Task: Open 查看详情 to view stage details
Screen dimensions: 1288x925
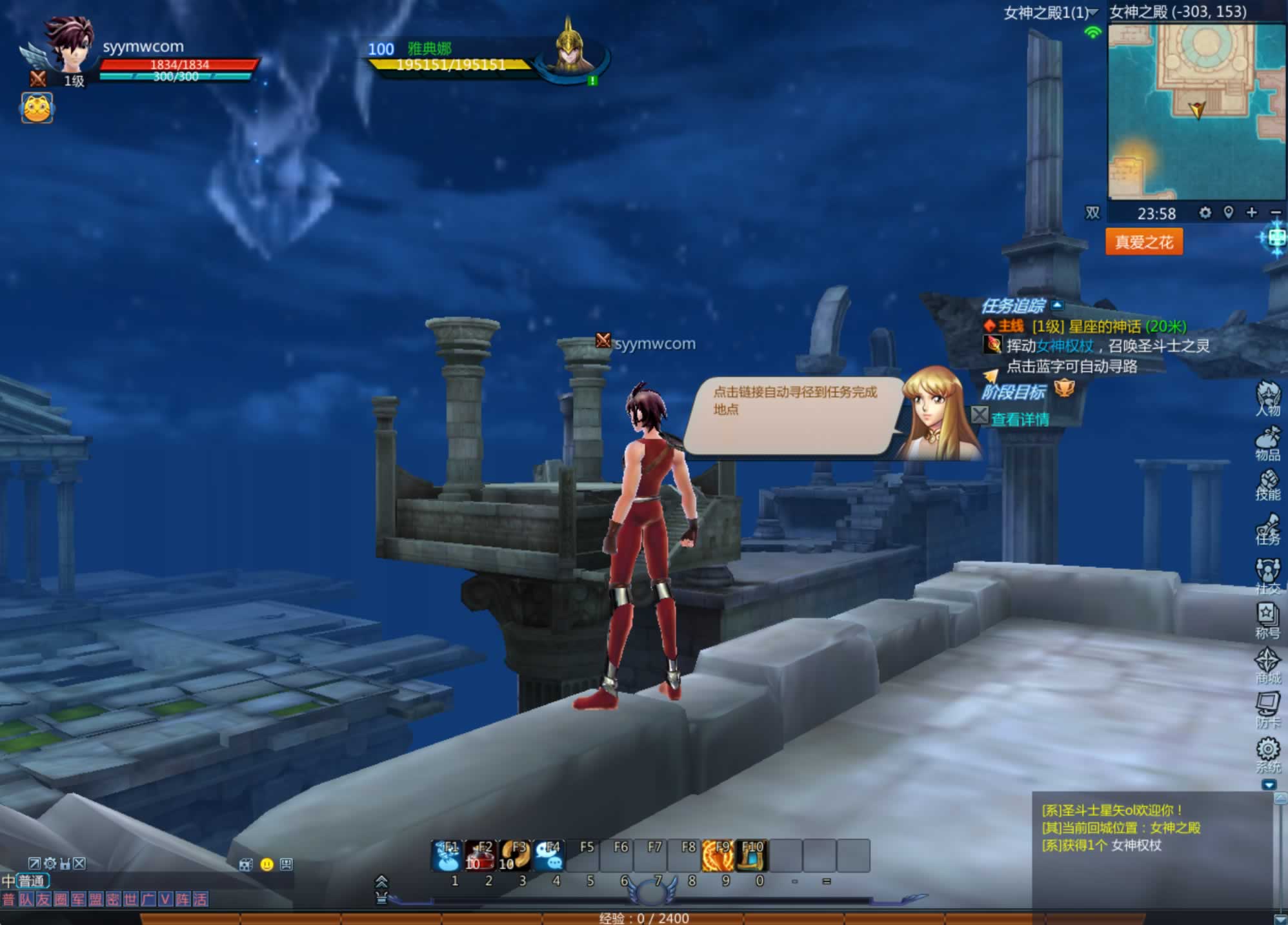Action: pos(1020,420)
